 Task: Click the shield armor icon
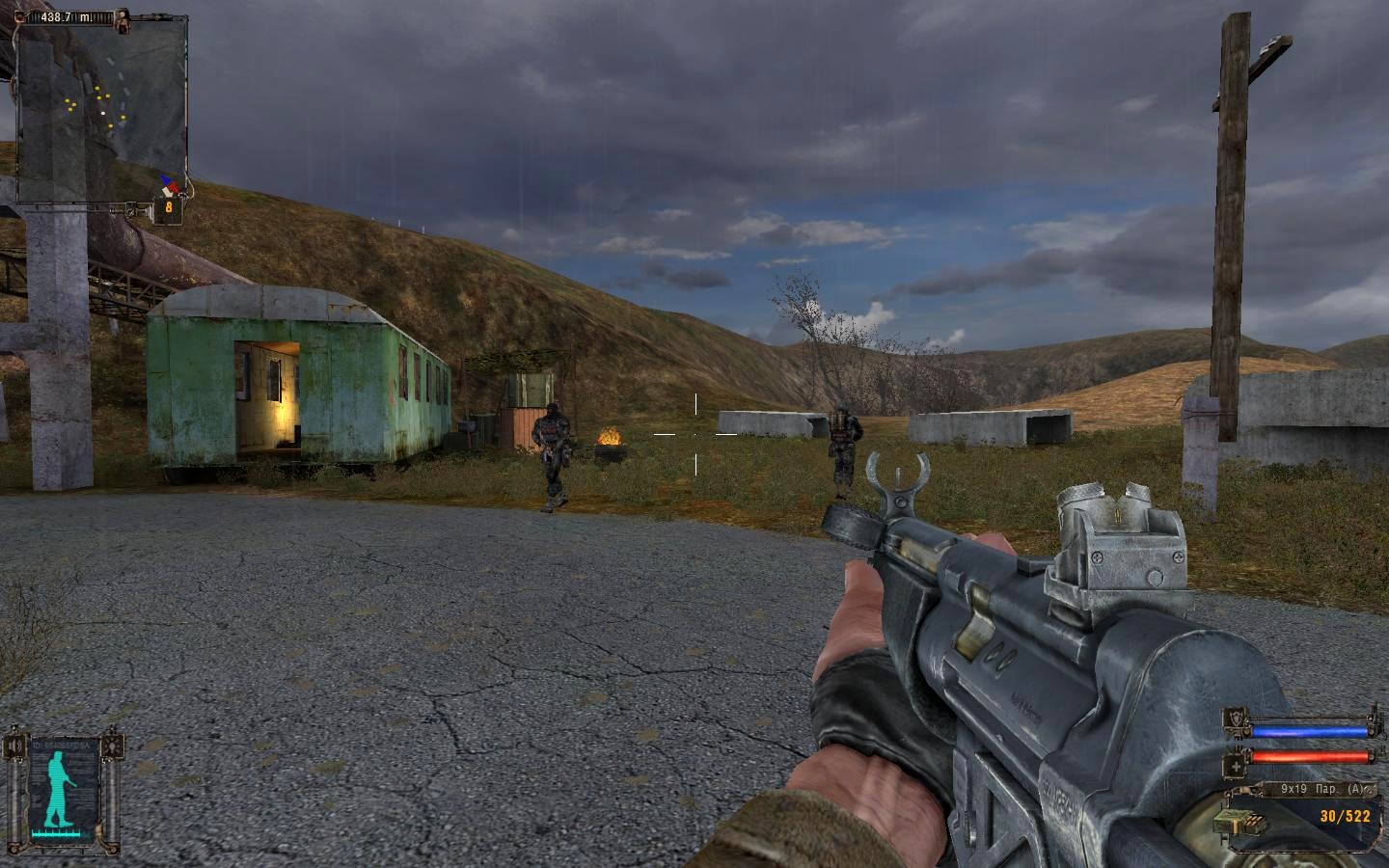(x=1235, y=719)
